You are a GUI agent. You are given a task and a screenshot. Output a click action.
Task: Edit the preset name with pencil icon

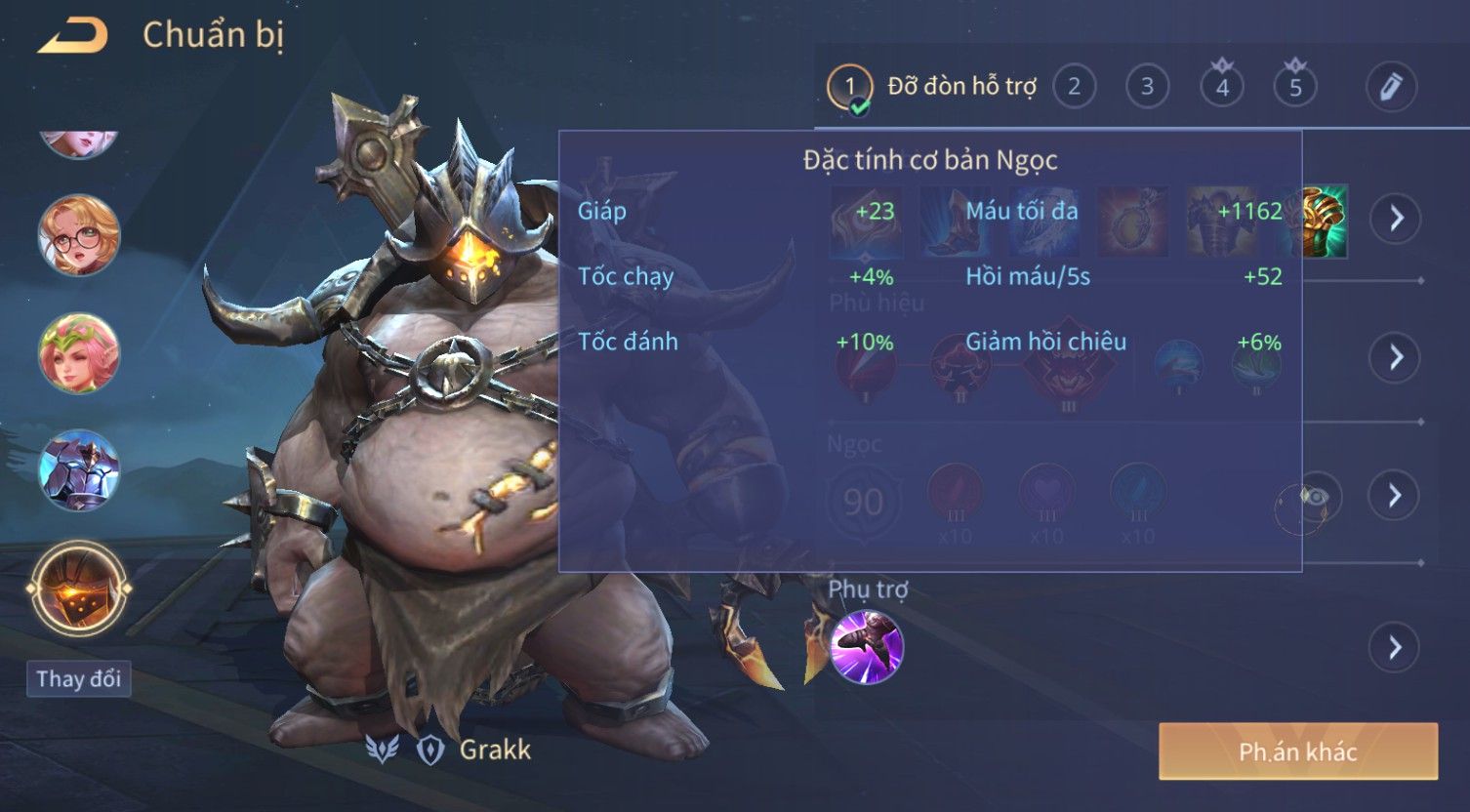coord(1390,87)
